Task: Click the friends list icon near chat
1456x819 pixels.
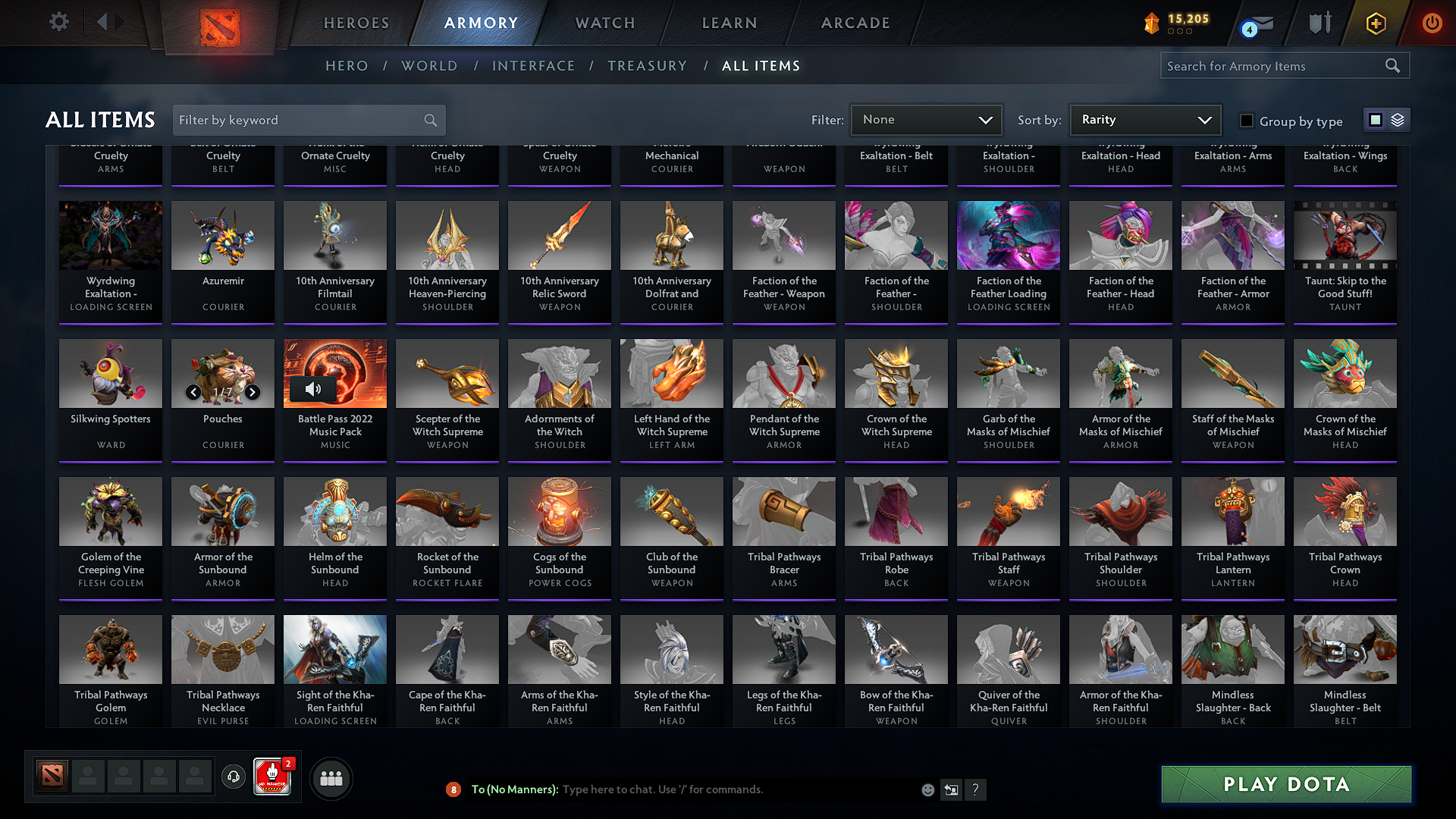Action: 331,777
